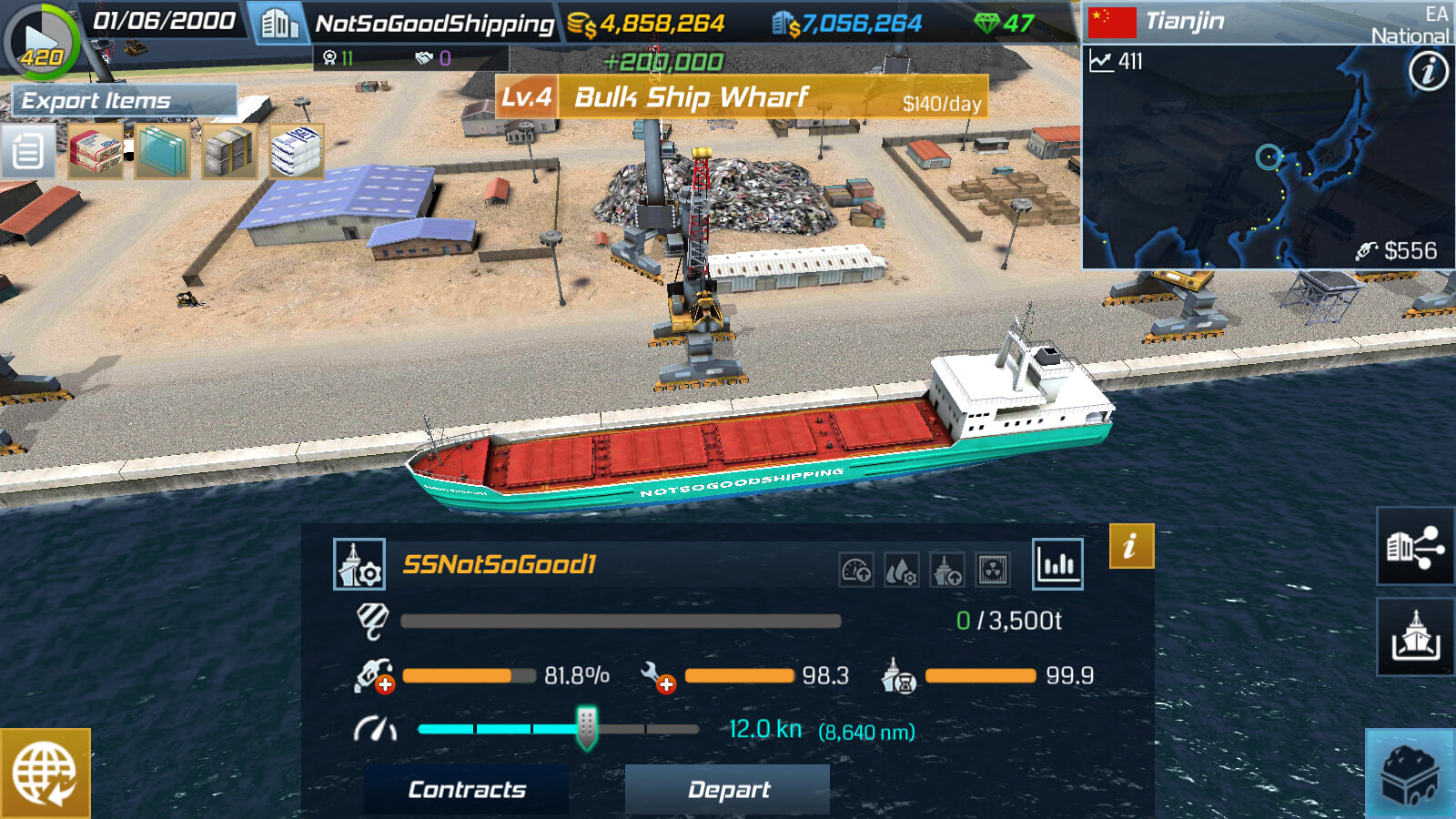Open ship settings for SSNotSoGood1
This screenshot has height=819, width=1456.
pos(359,565)
